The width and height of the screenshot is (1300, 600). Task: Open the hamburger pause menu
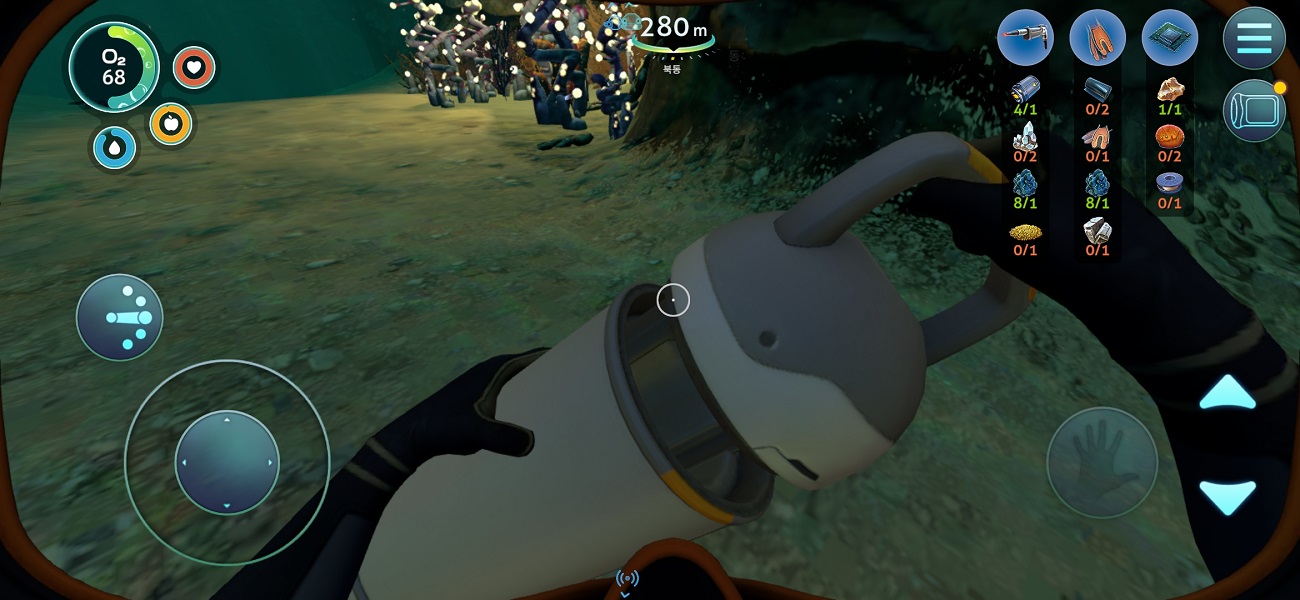1254,38
